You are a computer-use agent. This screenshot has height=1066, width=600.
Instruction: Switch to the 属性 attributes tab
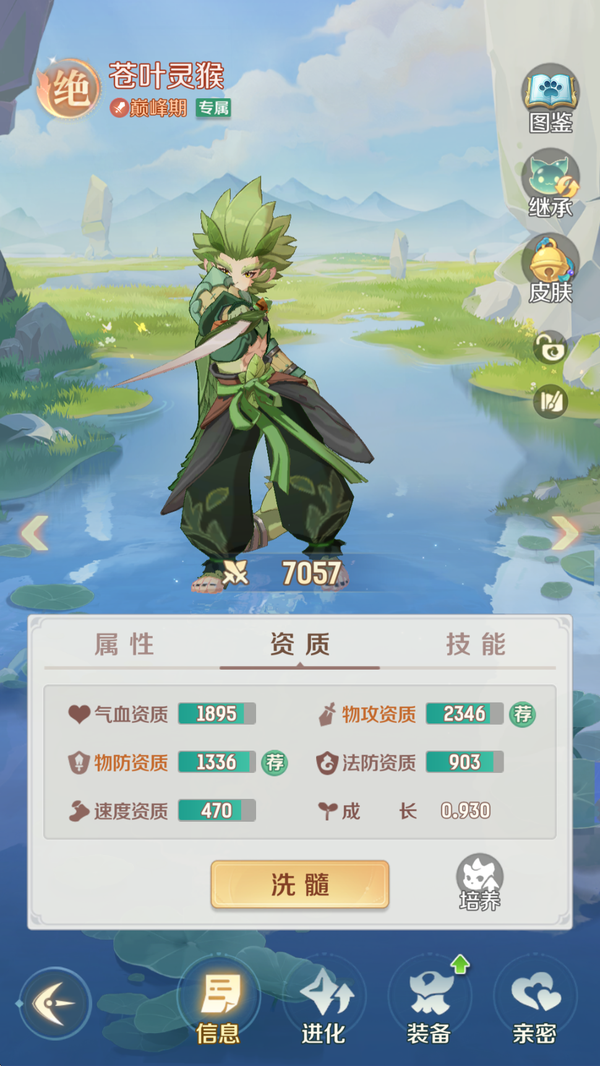point(125,645)
